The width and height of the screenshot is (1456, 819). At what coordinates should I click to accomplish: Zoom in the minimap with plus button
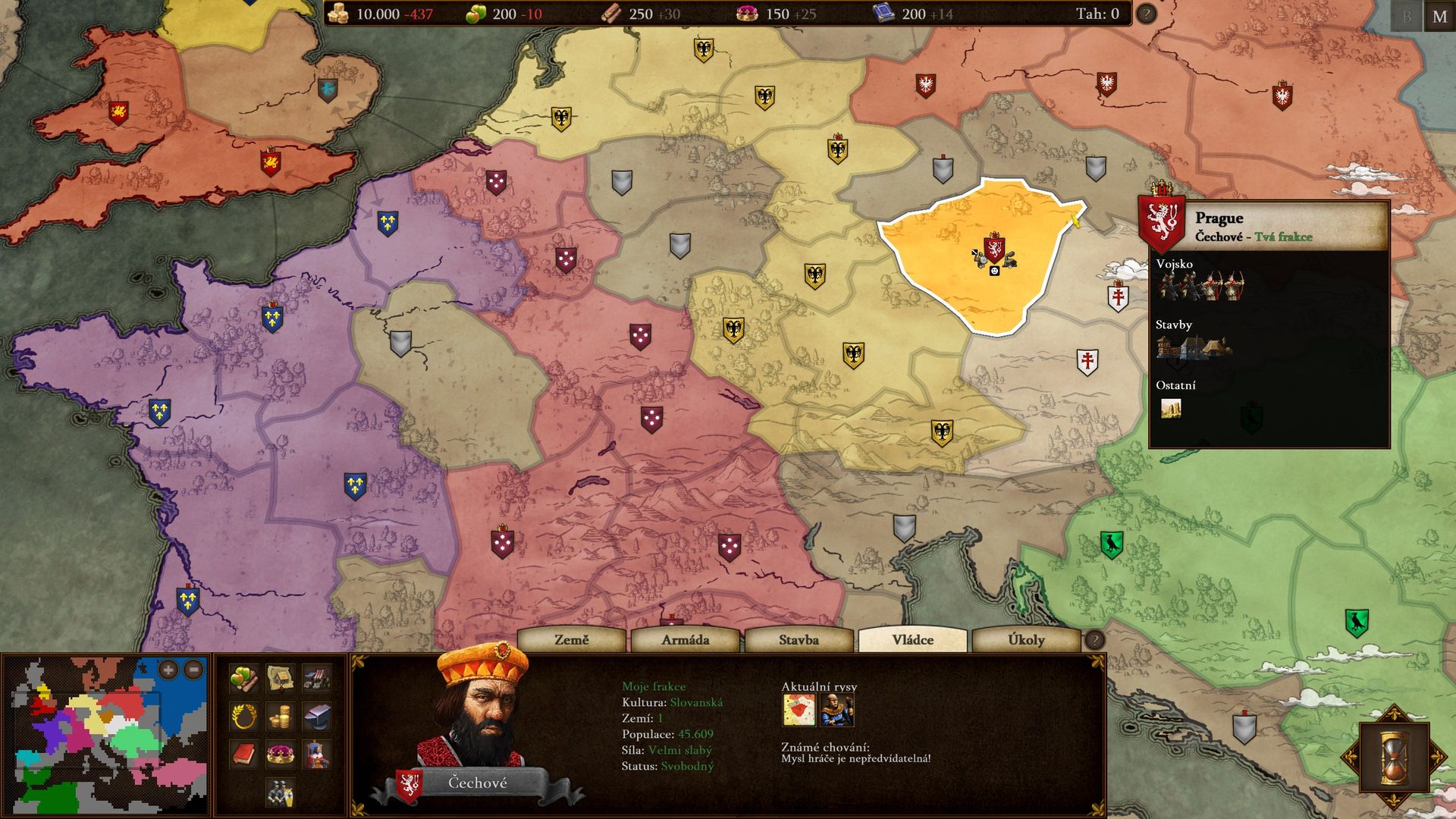point(168,670)
